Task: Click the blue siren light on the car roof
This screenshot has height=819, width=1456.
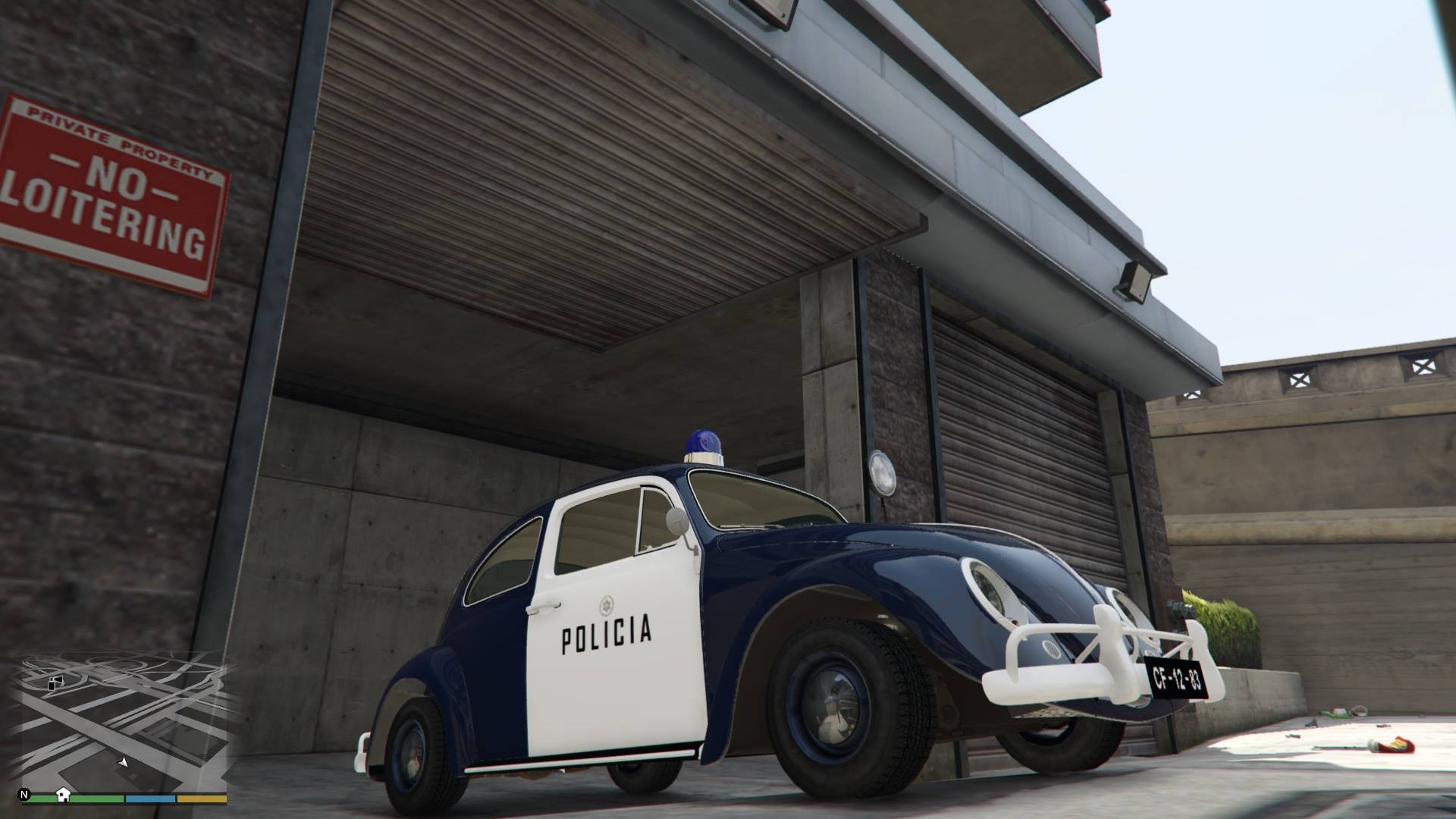Action: pos(703,441)
